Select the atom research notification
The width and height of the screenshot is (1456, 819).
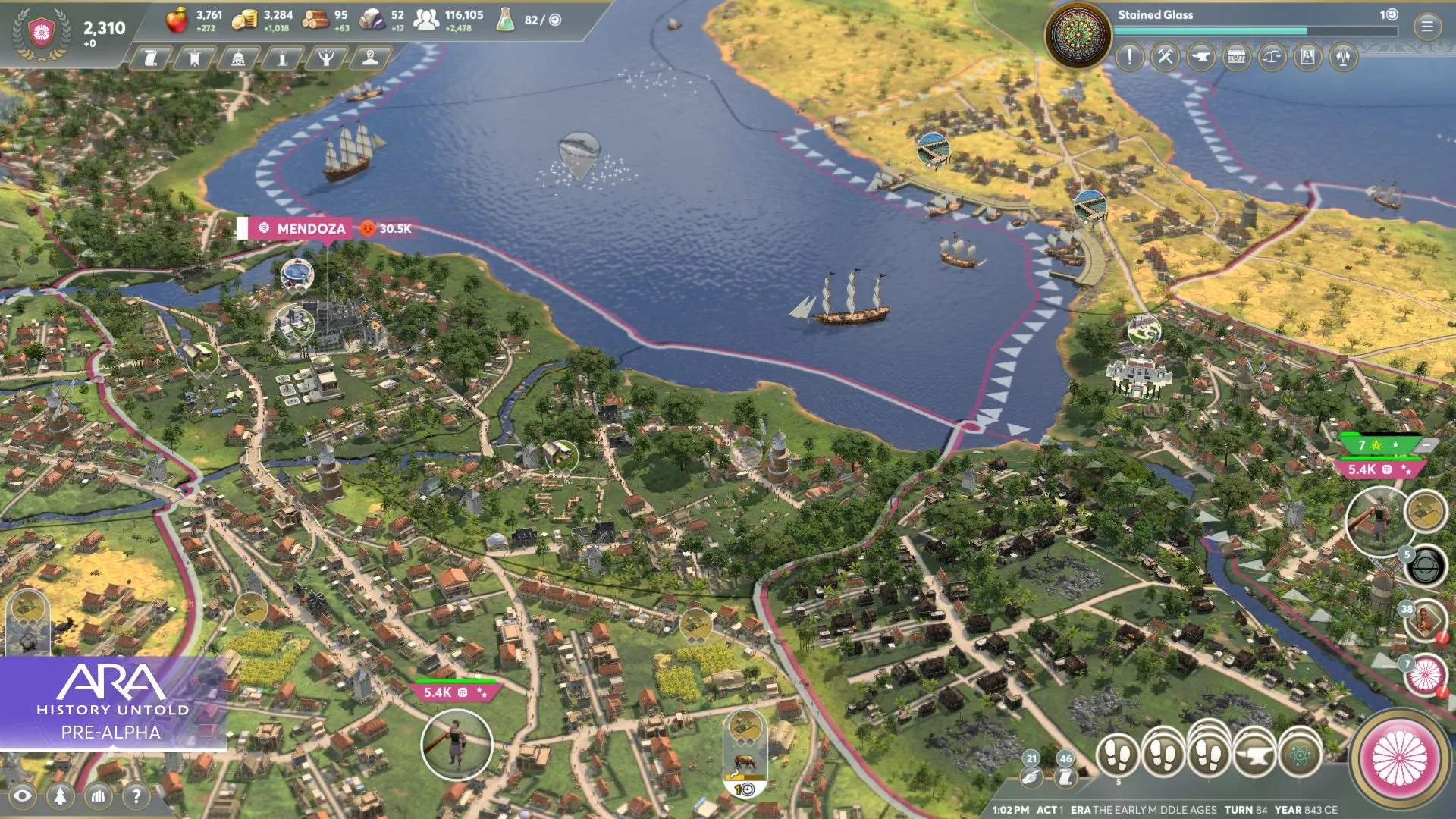point(1300,755)
